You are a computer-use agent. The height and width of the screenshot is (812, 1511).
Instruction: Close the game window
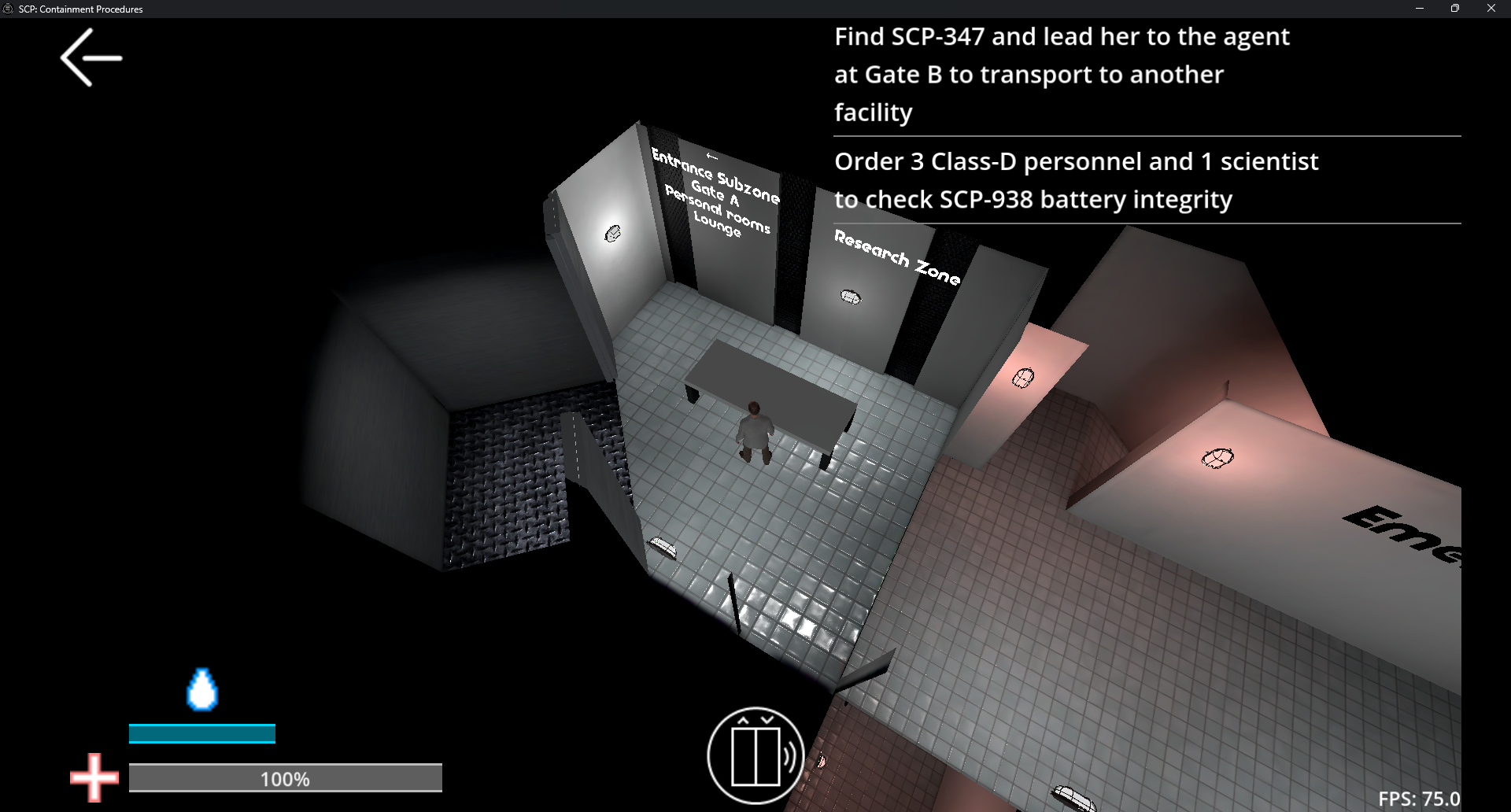pyautogui.click(x=1491, y=9)
